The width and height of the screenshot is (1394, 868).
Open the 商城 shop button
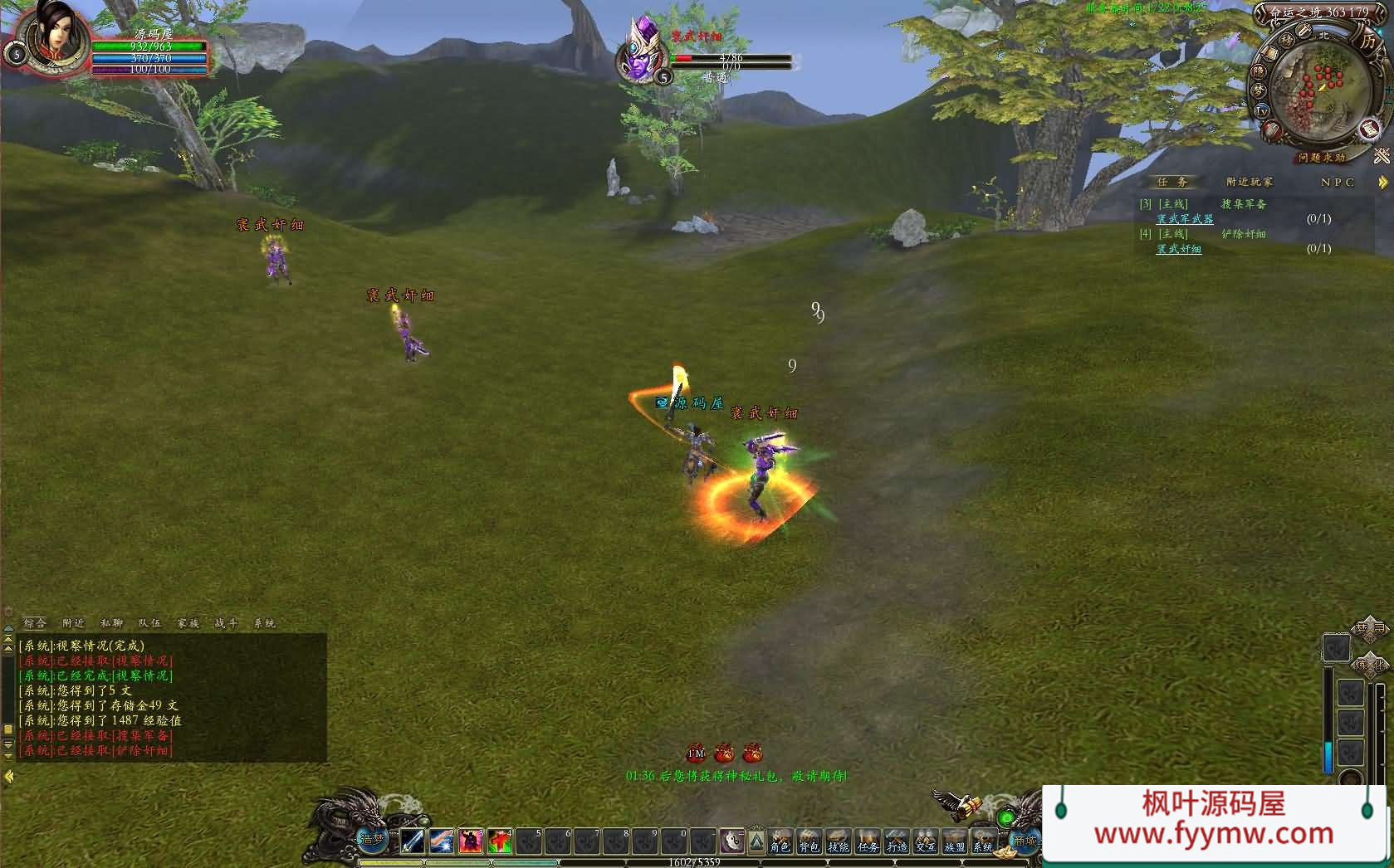(1024, 840)
